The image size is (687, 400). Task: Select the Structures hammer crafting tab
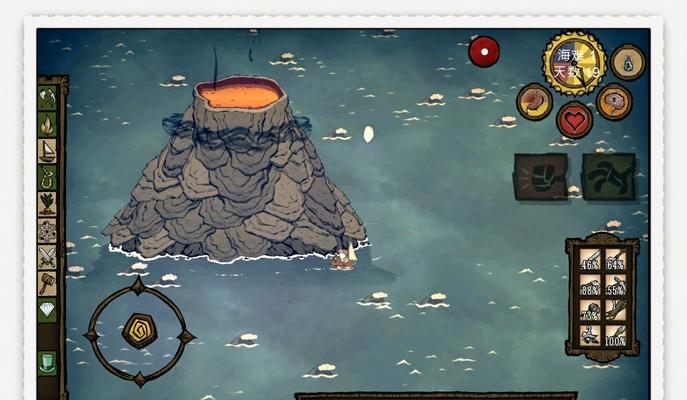pyautogui.click(x=47, y=284)
